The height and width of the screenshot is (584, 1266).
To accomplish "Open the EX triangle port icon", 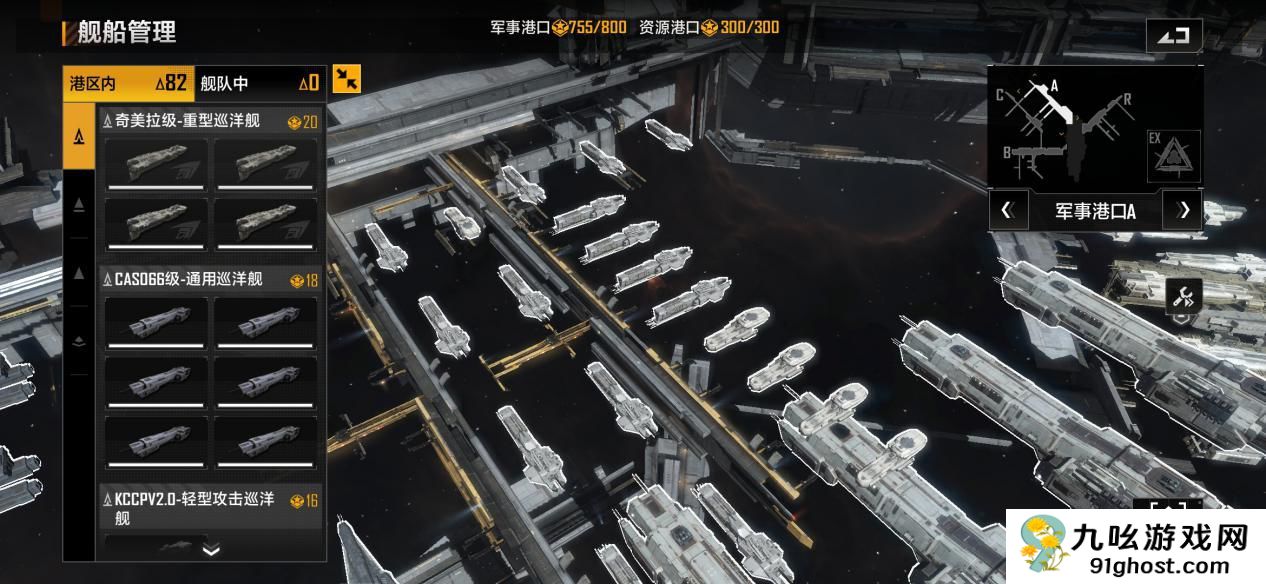I will pyautogui.click(x=1167, y=156).
